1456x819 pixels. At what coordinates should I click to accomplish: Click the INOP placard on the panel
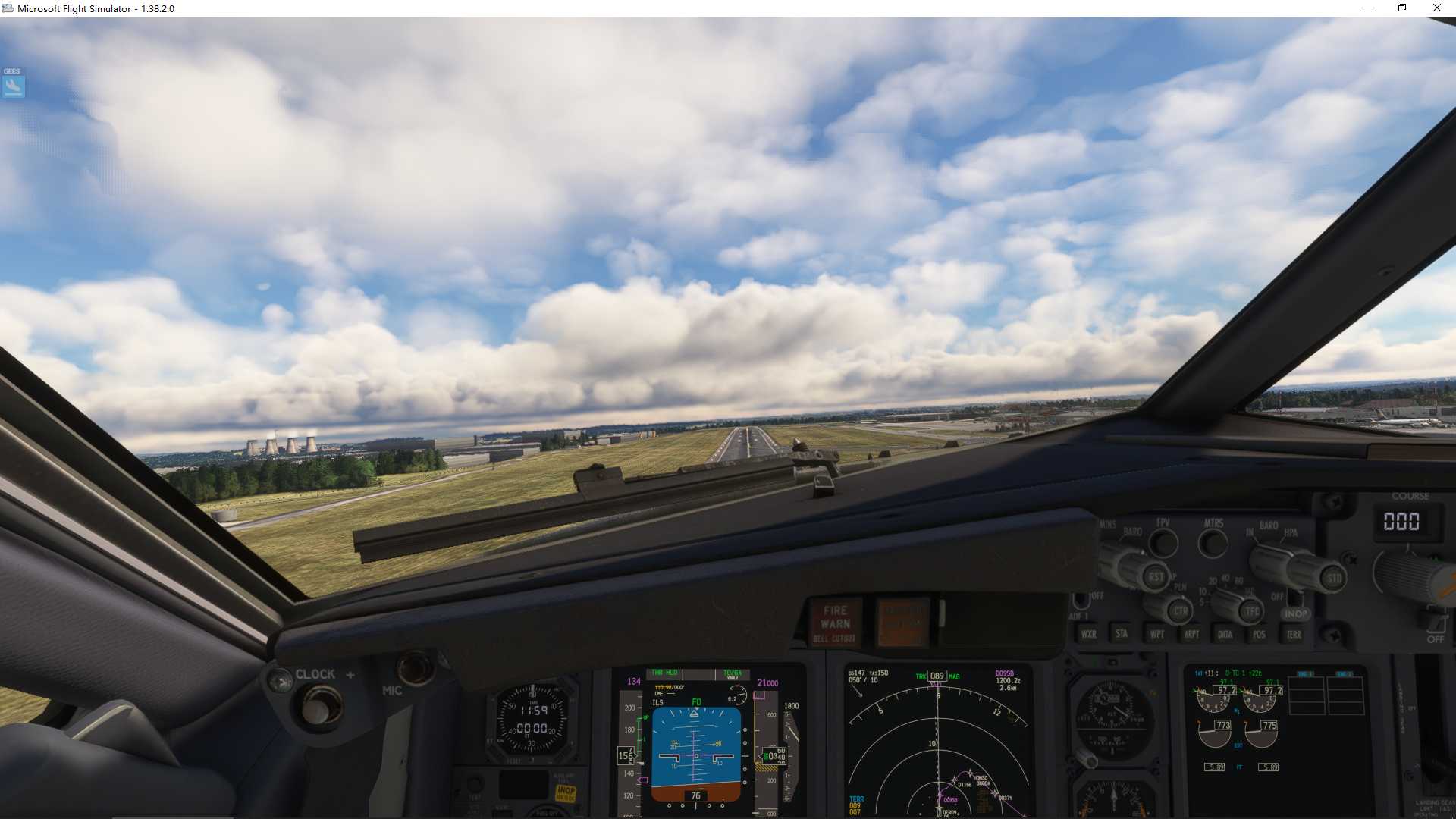1297,613
